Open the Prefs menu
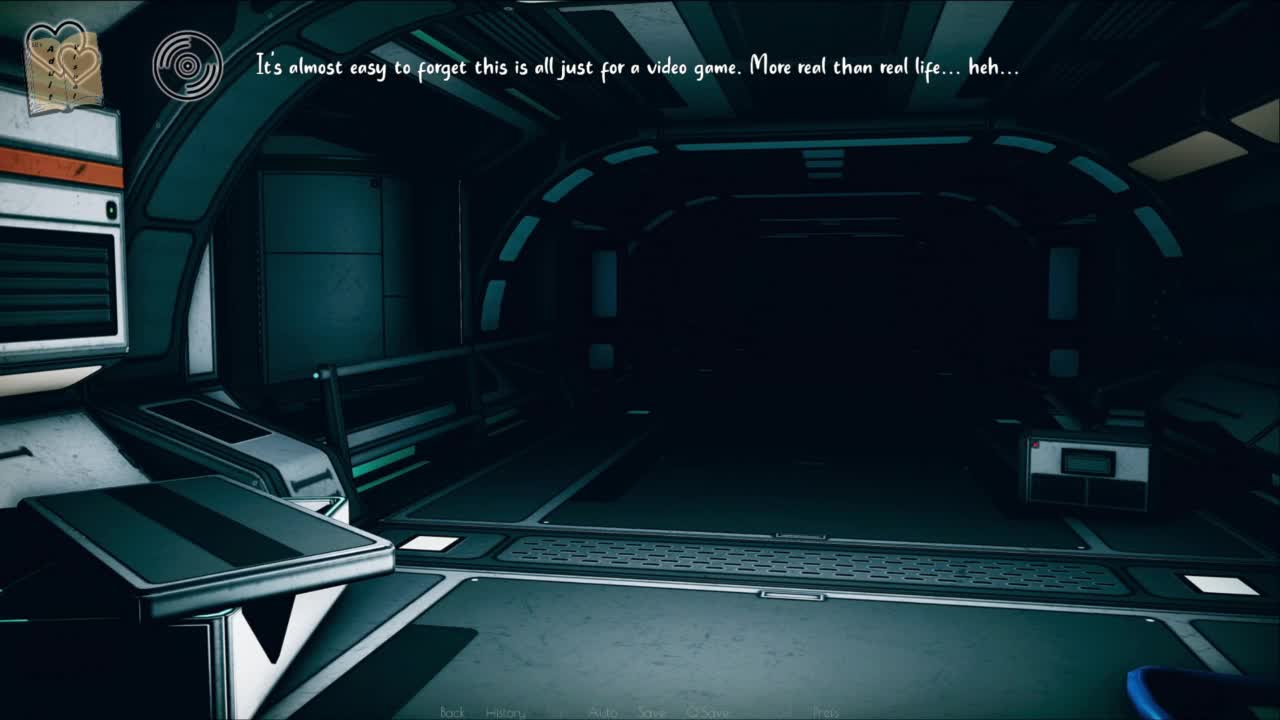 tap(826, 712)
